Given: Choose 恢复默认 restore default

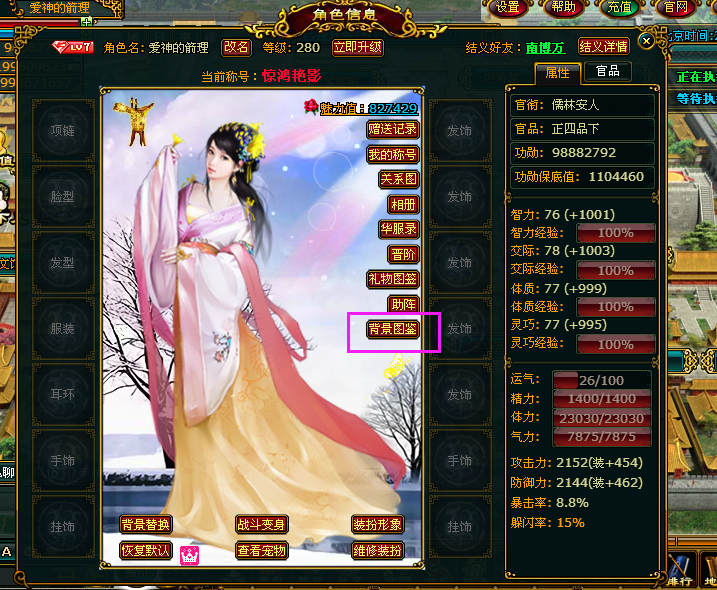Looking at the screenshot, I should click(145, 550).
